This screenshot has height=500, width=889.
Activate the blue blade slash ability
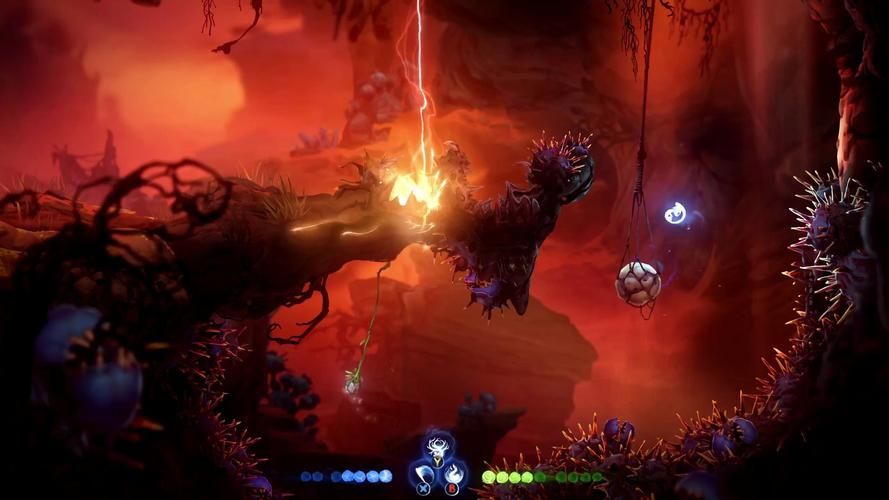coord(423,473)
